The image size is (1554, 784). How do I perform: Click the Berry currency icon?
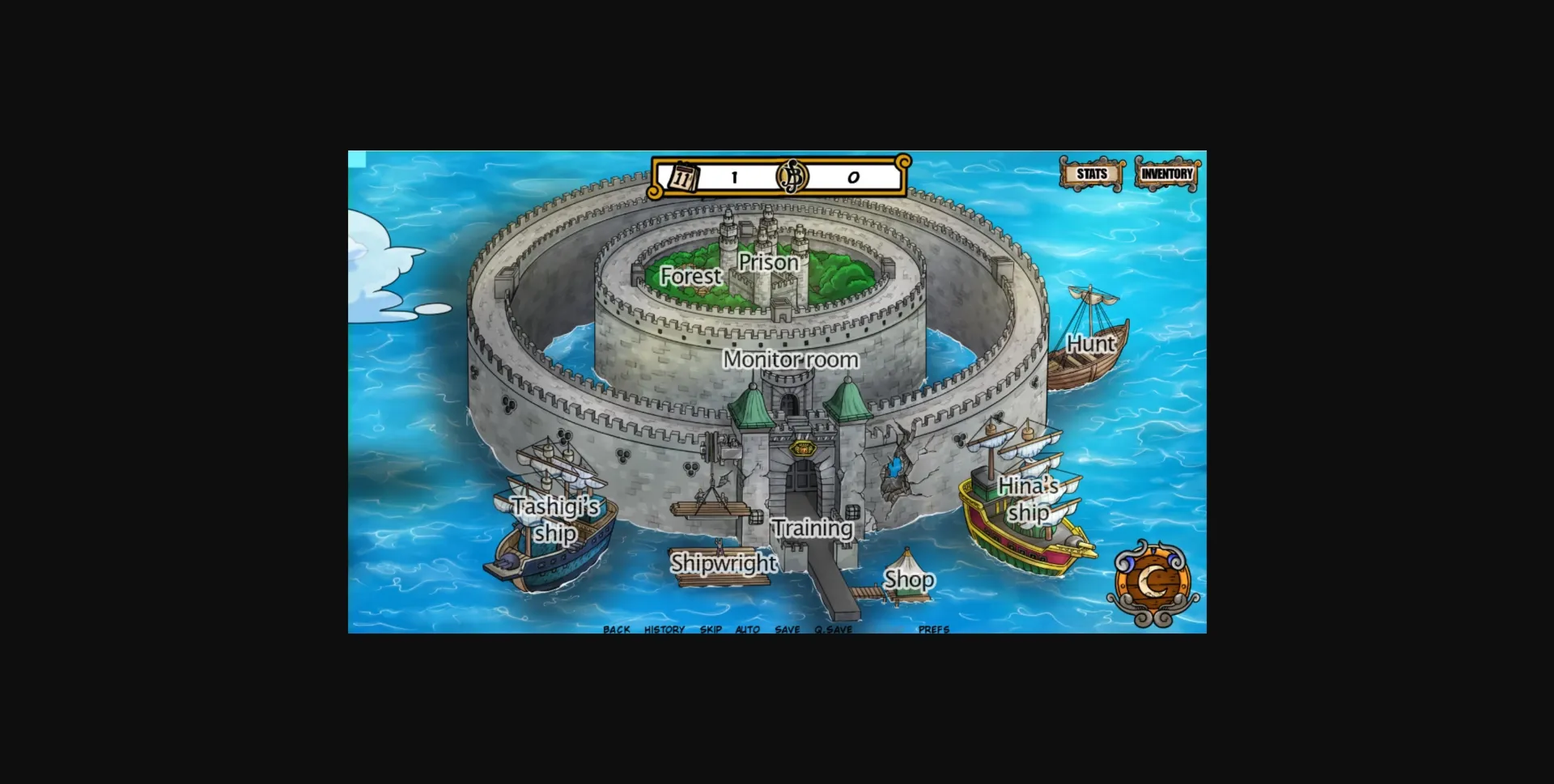(792, 174)
